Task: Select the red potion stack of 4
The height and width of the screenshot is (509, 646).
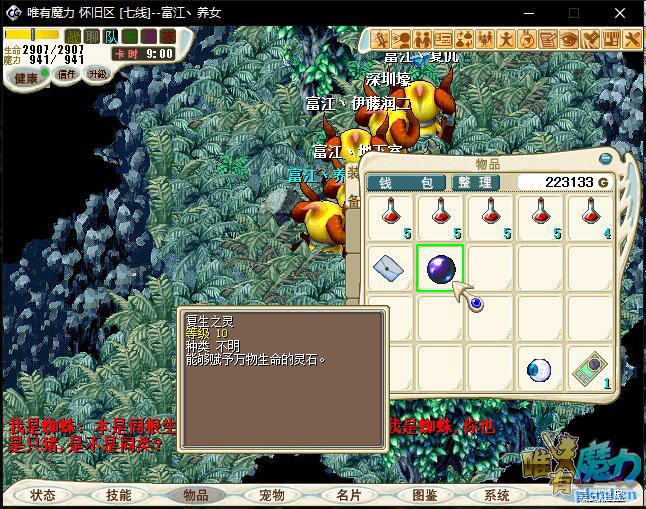Action: tap(590, 216)
